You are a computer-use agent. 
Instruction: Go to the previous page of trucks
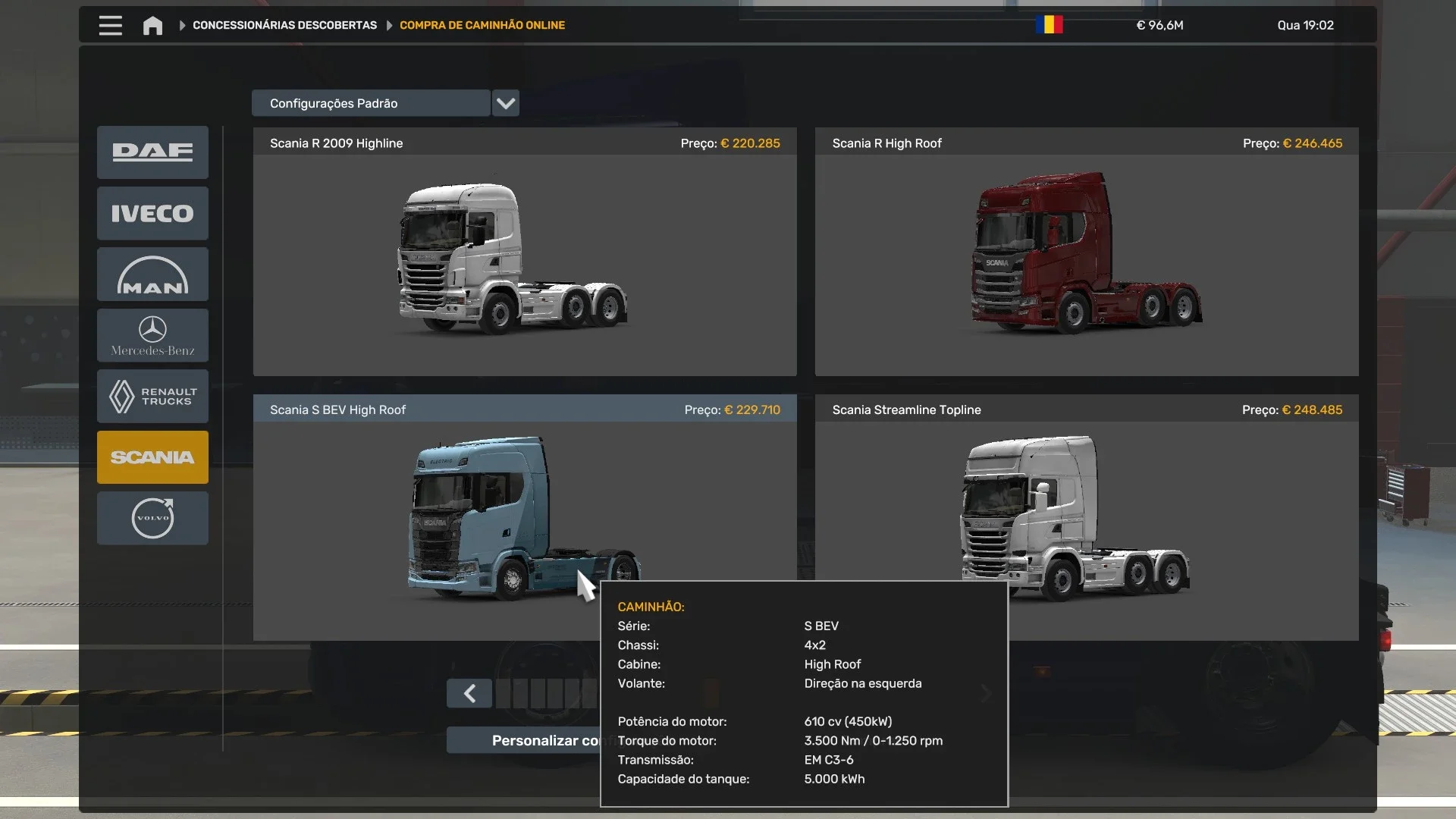coord(469,693)
